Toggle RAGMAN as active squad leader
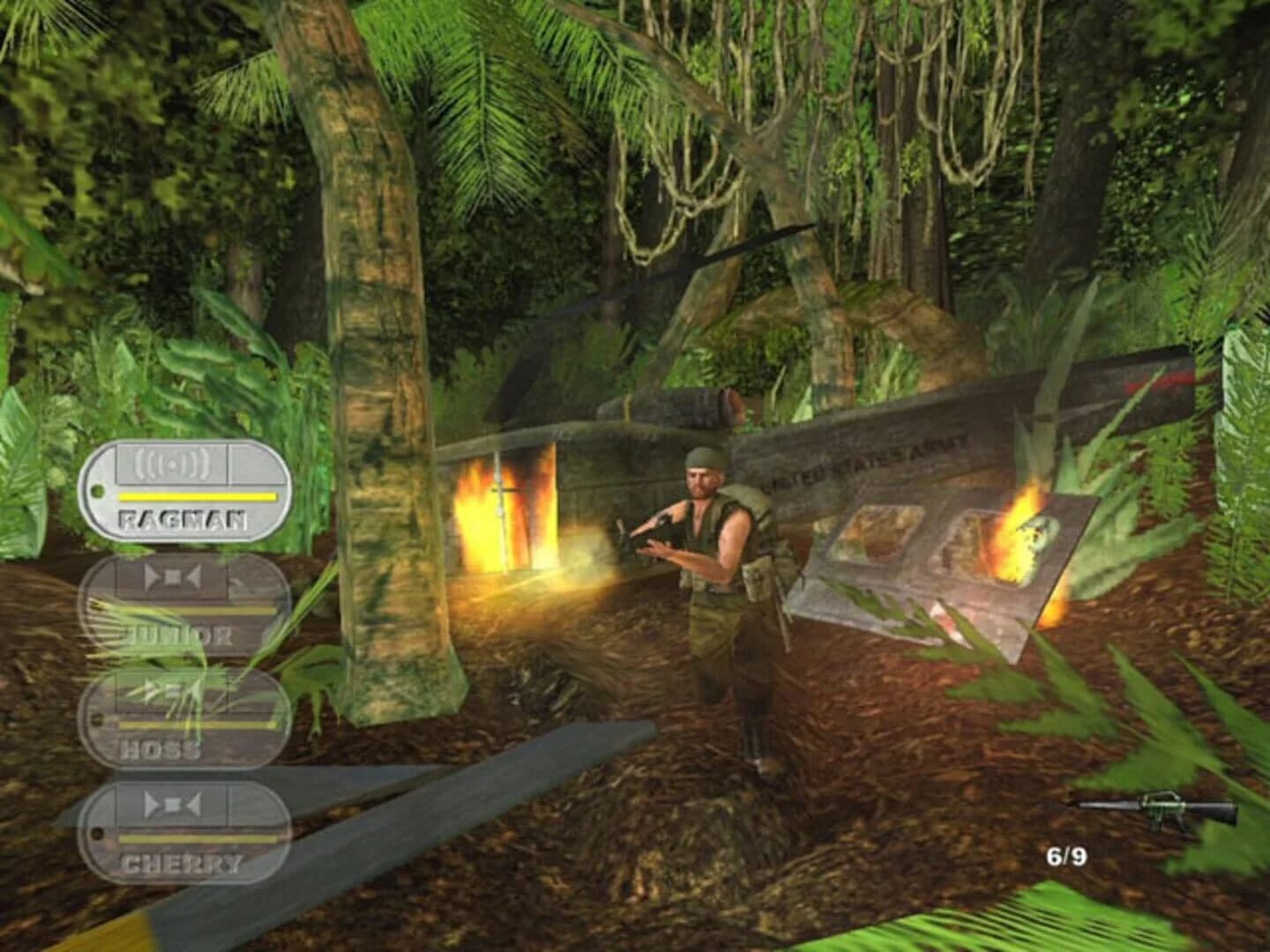This screenshot has height=952, width=1270. 188,489
